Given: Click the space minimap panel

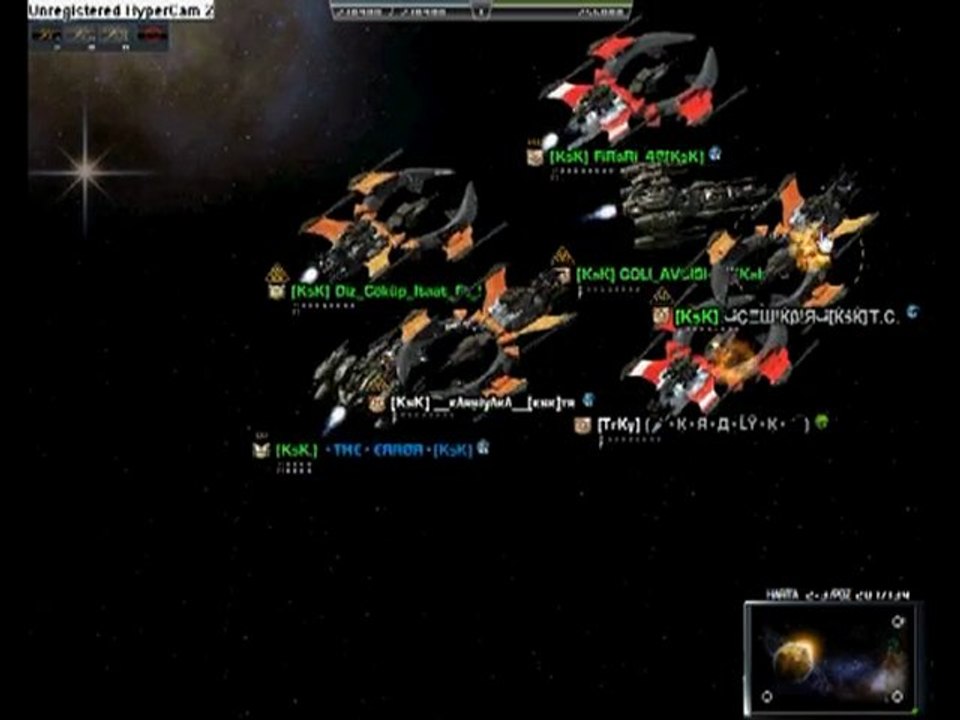Looking at the screenshot, I should coord(832,655).
